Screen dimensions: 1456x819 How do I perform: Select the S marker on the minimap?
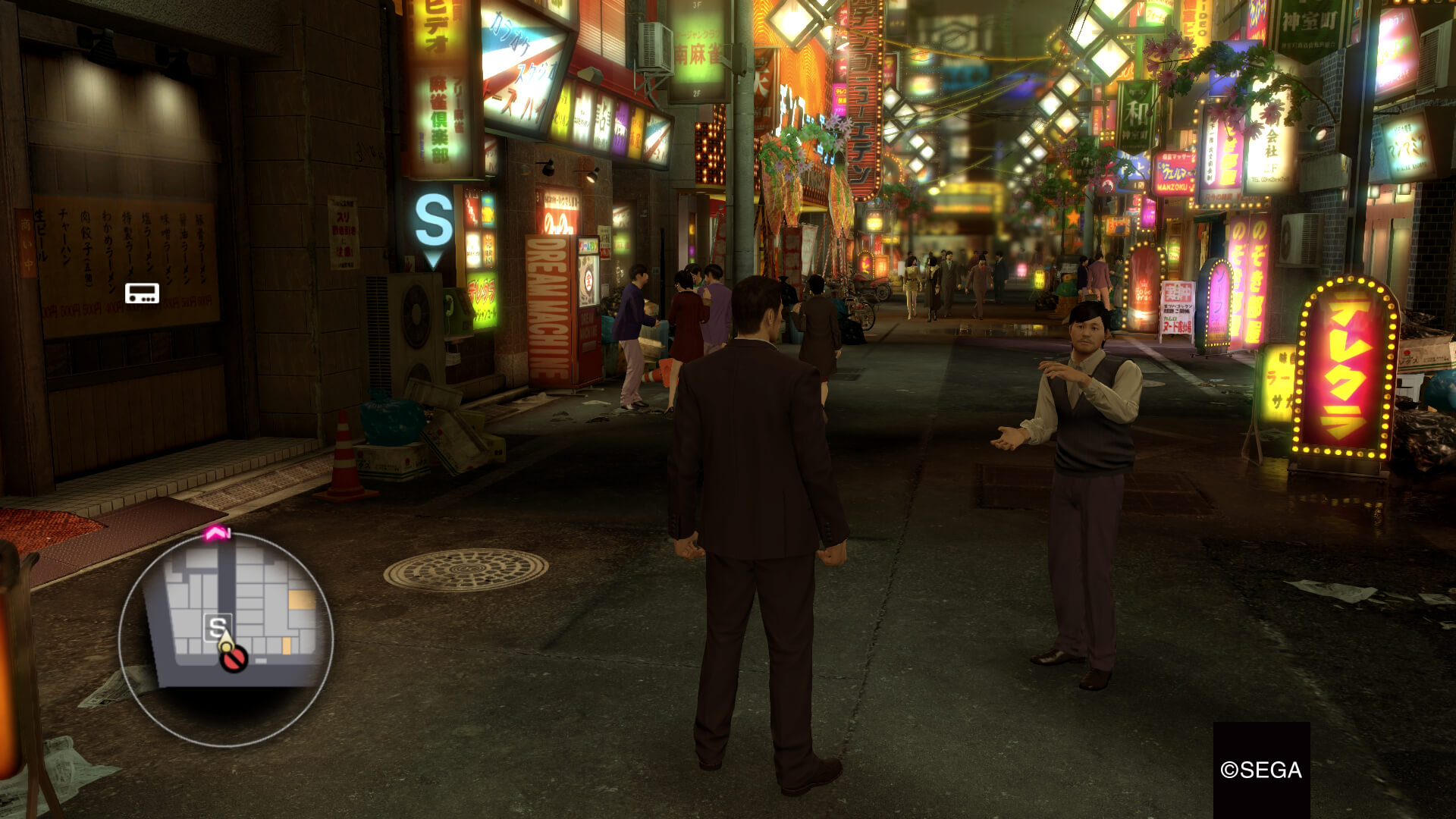click(218, 628)
